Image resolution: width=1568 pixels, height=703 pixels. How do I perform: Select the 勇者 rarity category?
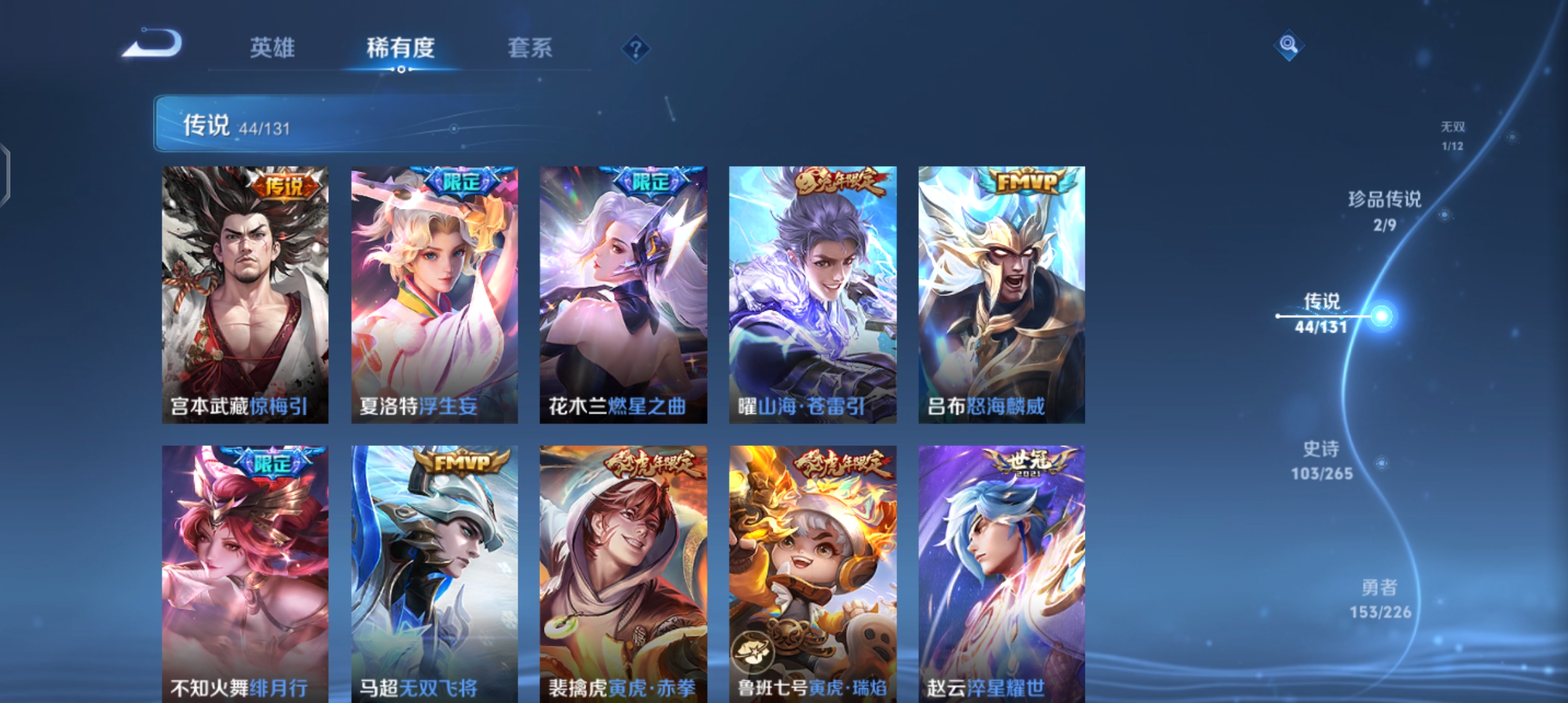point(1380,599)
